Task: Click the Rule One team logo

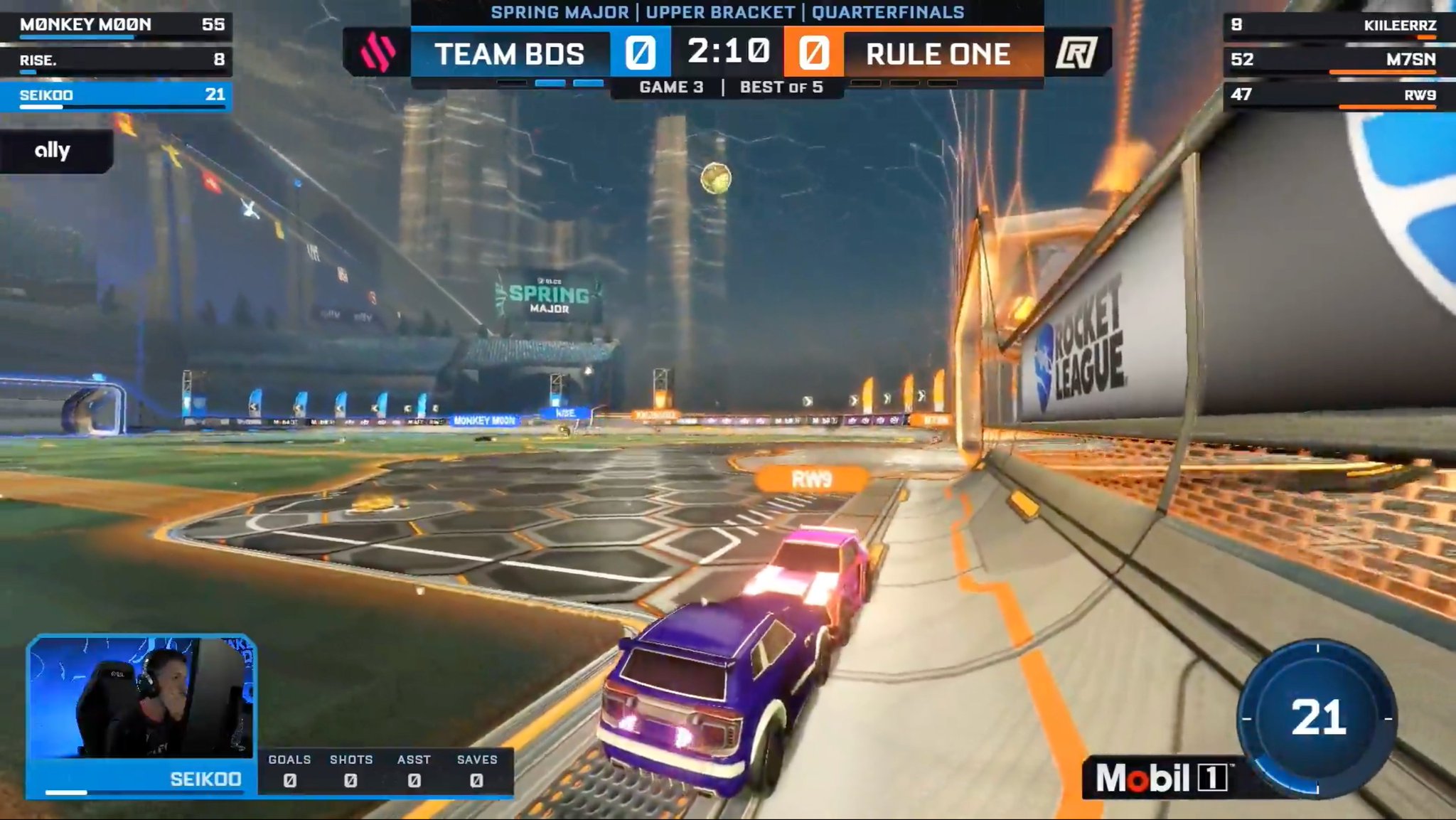Action: (1077, 52)
